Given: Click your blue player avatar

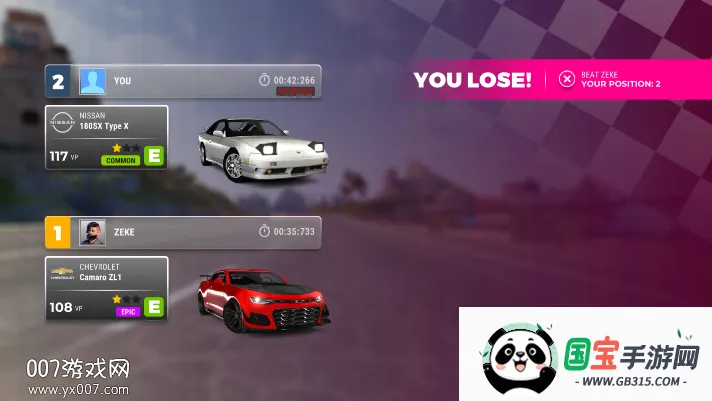Looking at the screenshot, I should [x=93, y=81].
